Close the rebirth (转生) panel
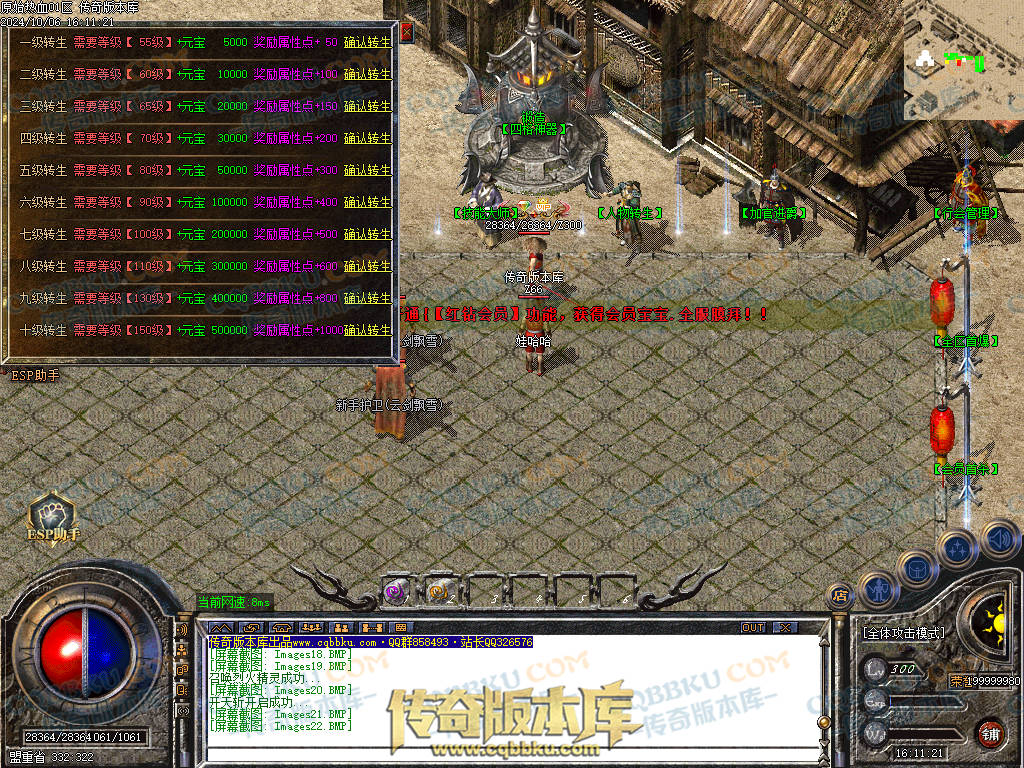The image size is (1024, 768). [406, 32]
